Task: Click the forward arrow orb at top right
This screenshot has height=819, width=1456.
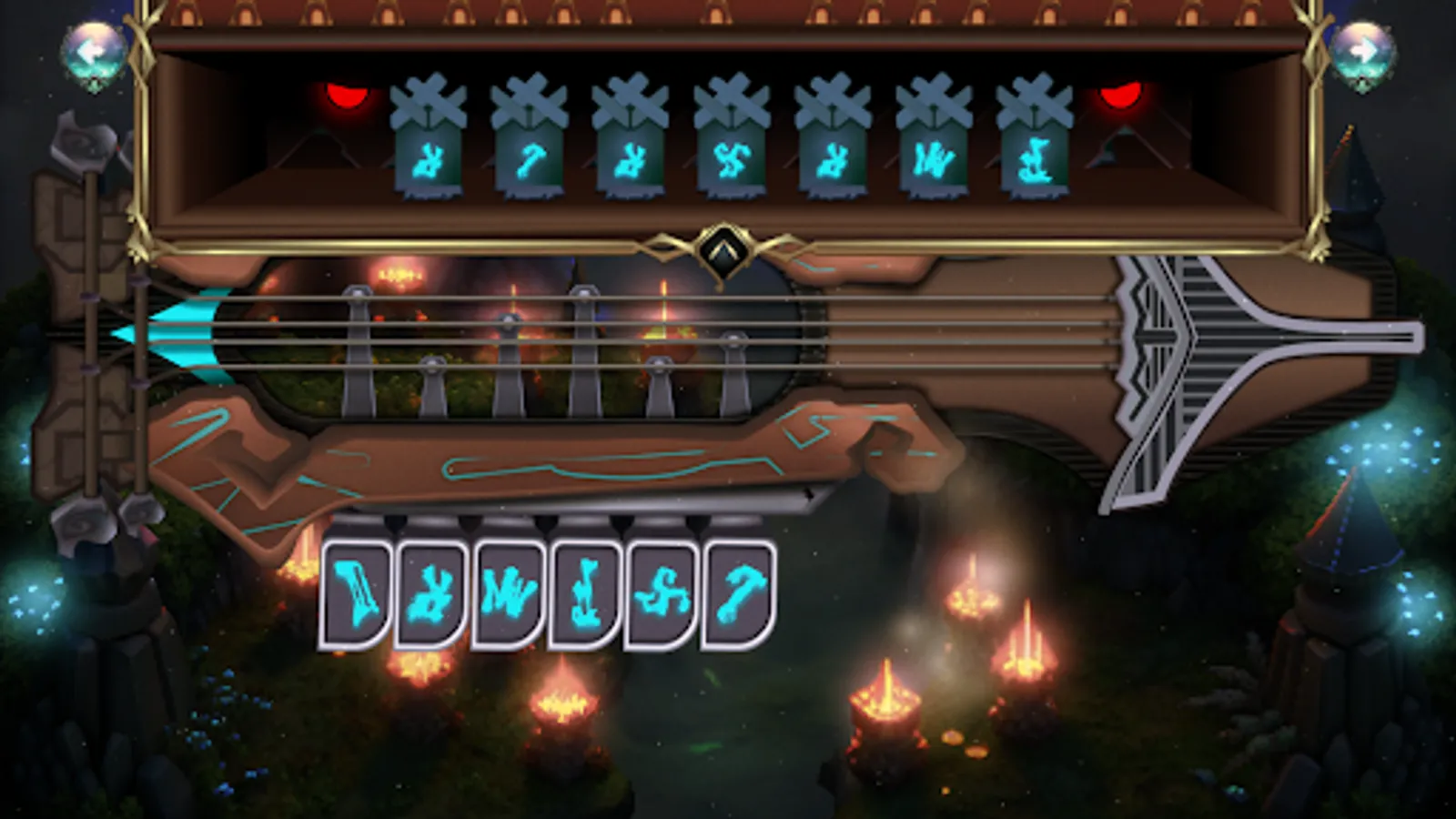Action: [1362, 50]
